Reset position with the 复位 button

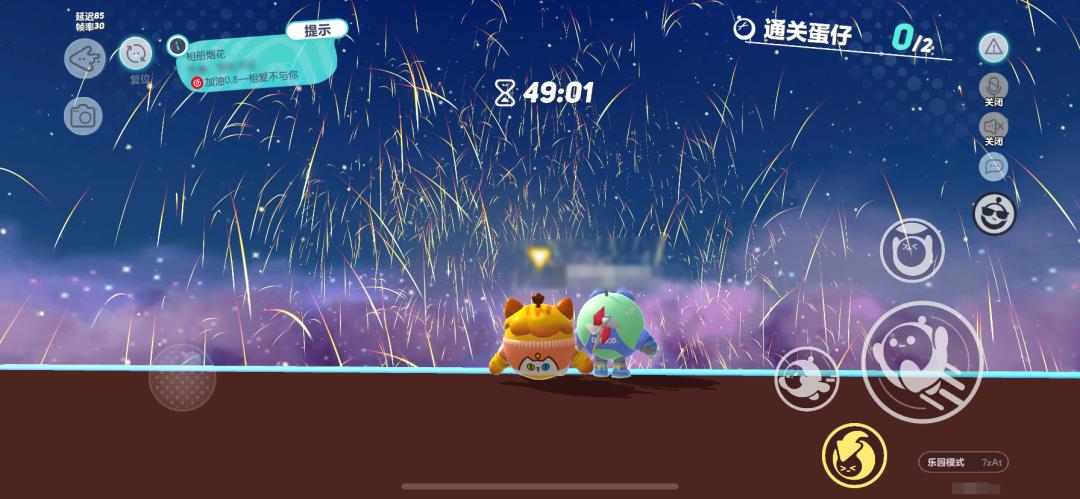click(x=136, y=54)
